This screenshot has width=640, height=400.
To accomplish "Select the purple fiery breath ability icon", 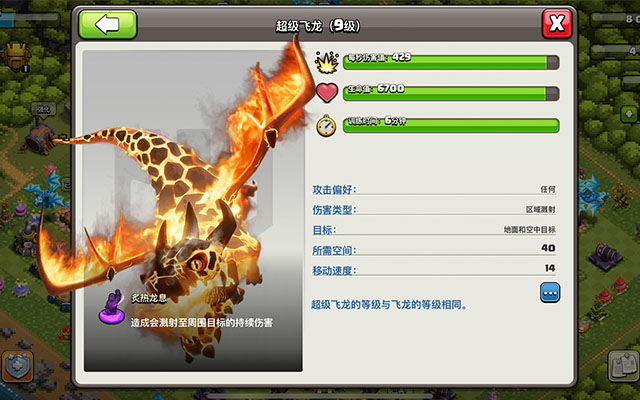I will click(x=112, y=309).
